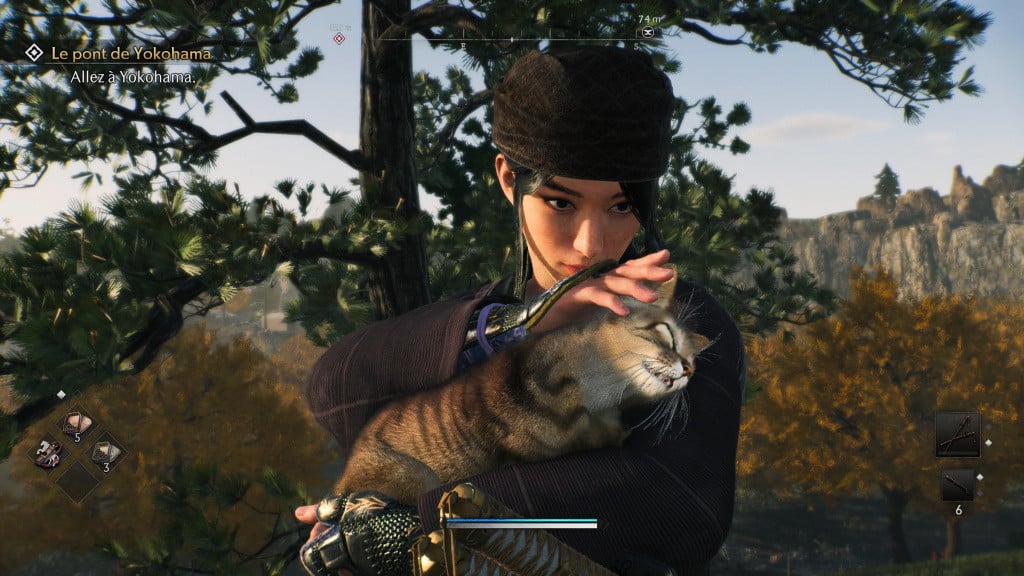Choose the horse quick-item slot
The width and height of the screenshot is (1024, 576).
(x=46, y=454)
